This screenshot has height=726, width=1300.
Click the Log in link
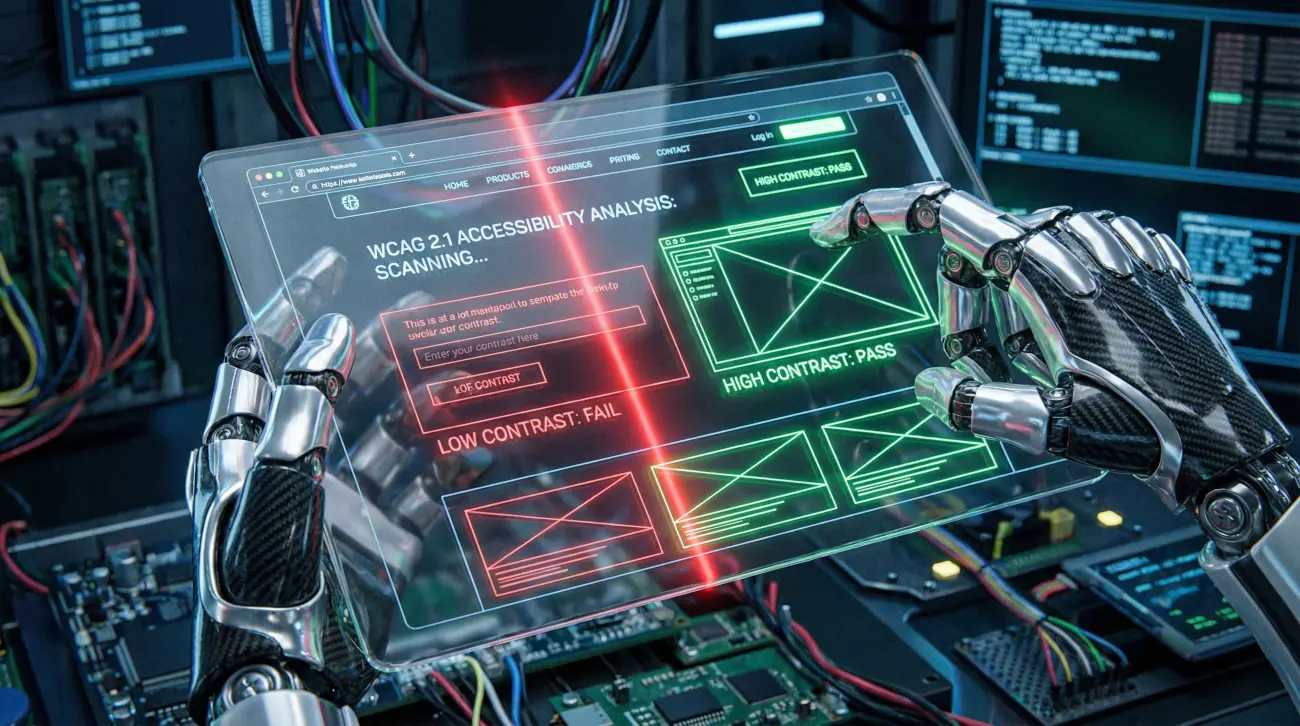tap(761, 136)
